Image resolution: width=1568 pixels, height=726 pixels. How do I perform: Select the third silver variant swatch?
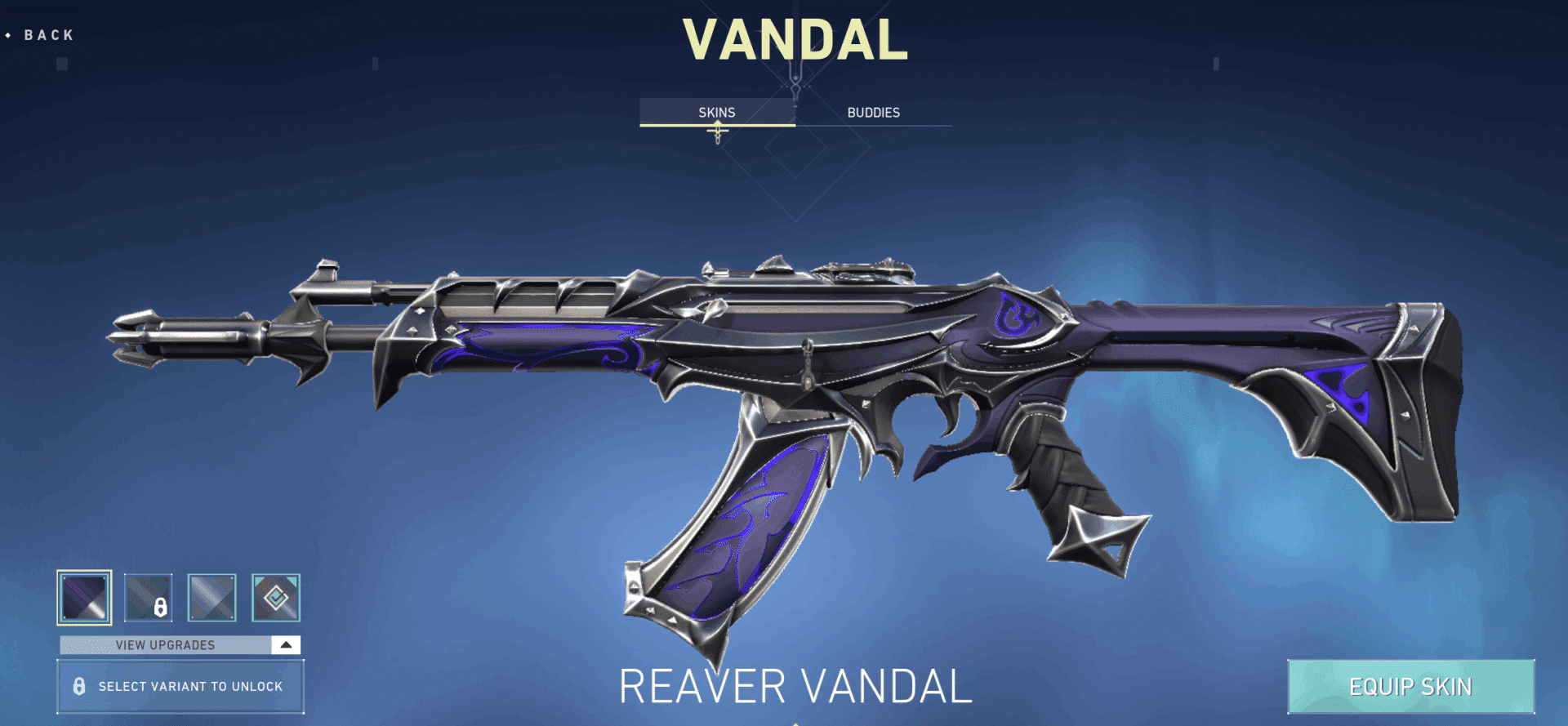(x=212, y=598)
